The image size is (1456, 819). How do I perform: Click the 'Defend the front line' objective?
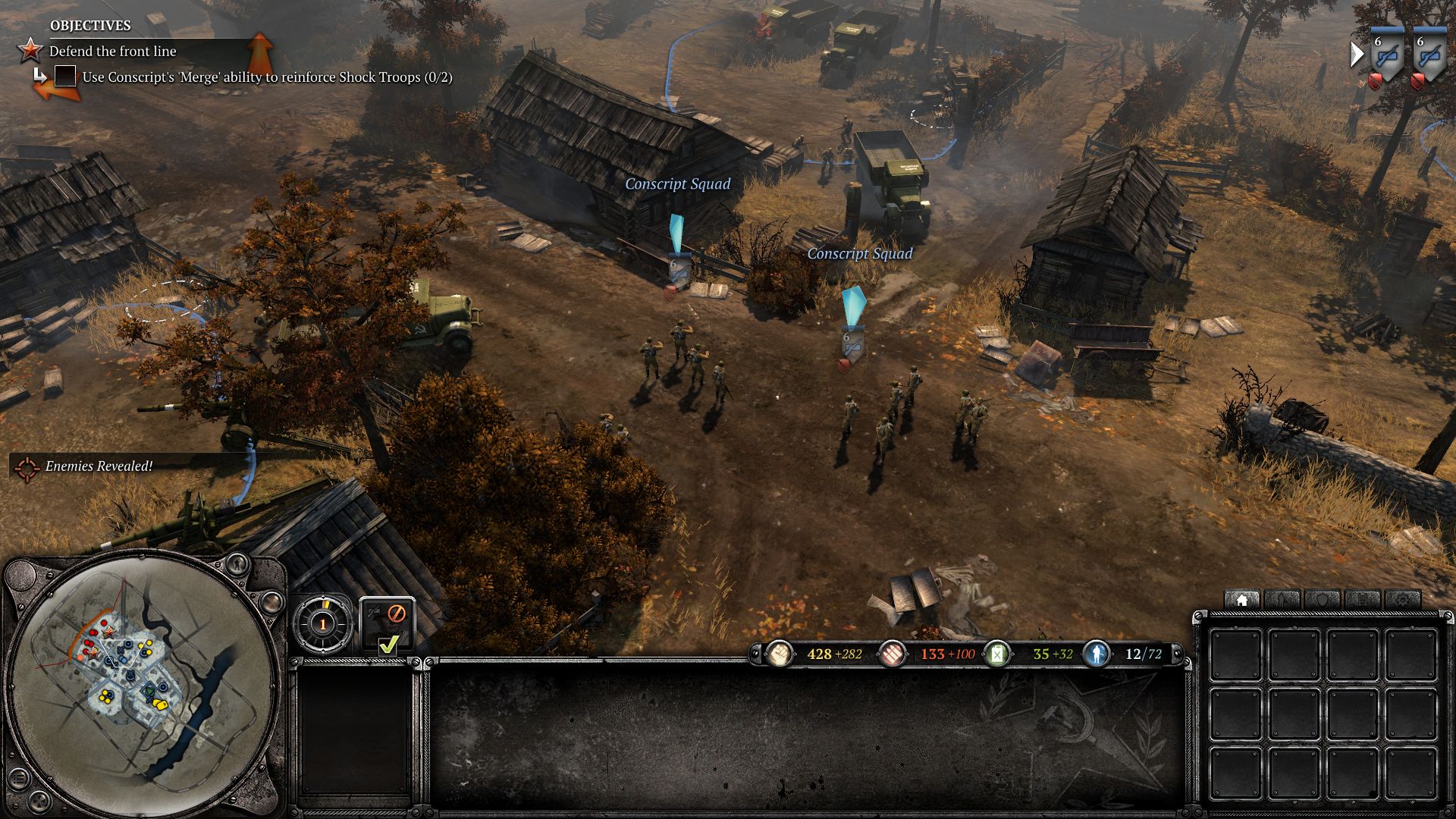coord(112,51)
